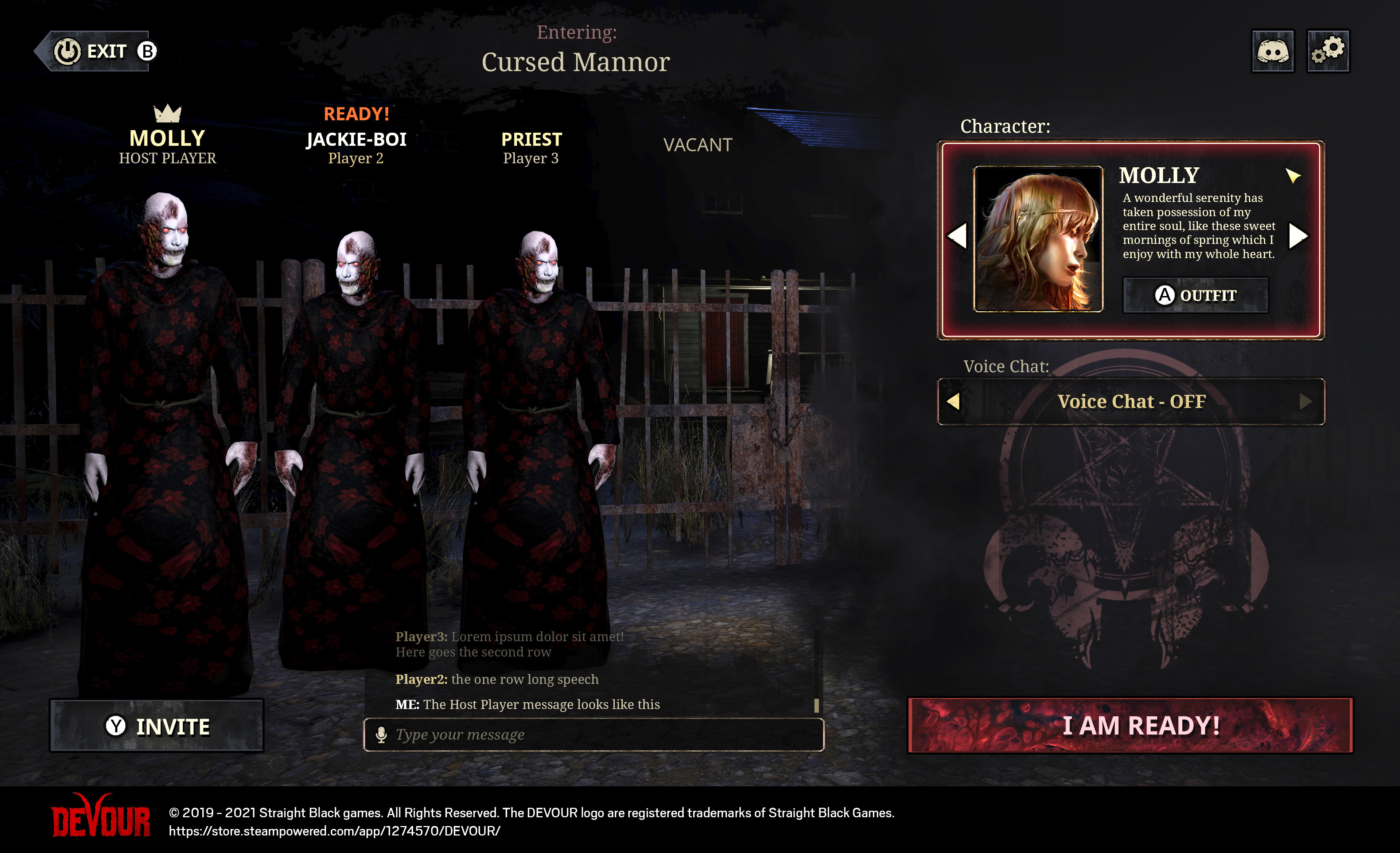
Task: Exit the lobby with the EXIT button
Action: (x=97, y=51)
